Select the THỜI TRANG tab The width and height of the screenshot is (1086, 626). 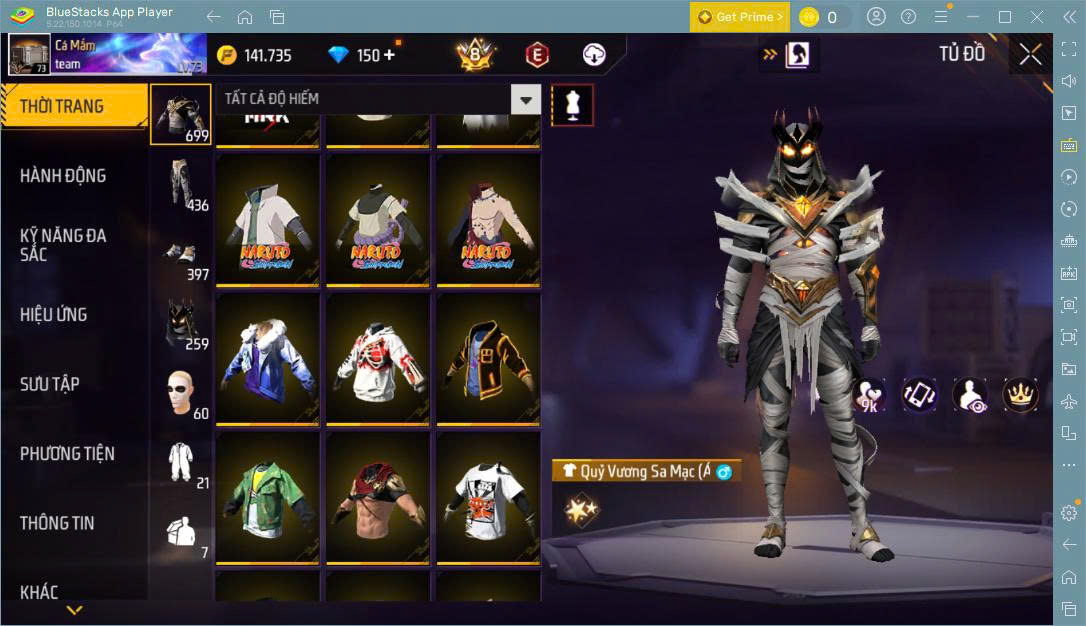click(62, 106)
